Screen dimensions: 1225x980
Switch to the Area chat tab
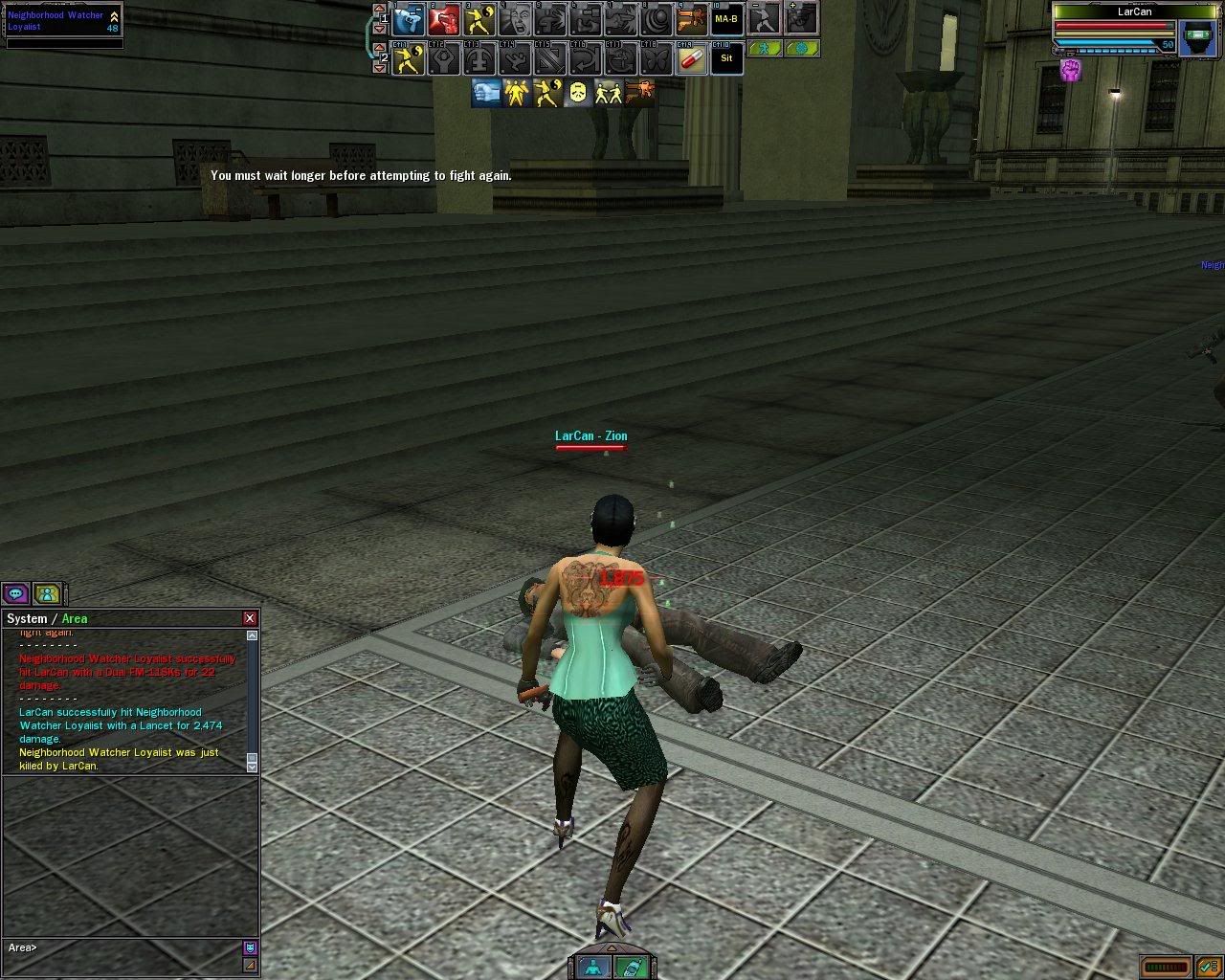point(75,618)
